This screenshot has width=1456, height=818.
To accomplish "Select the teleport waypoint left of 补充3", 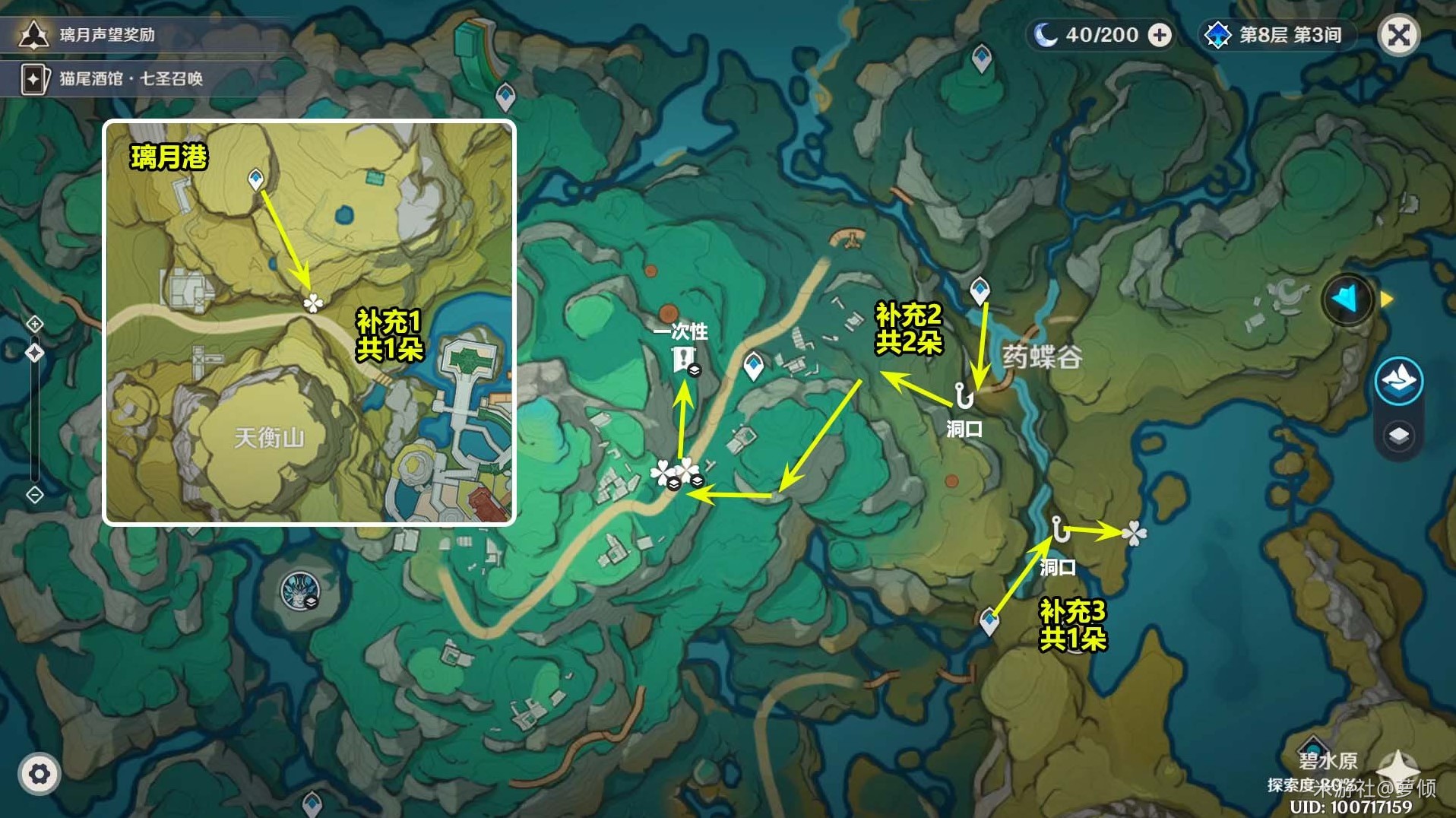I will 989,621.
